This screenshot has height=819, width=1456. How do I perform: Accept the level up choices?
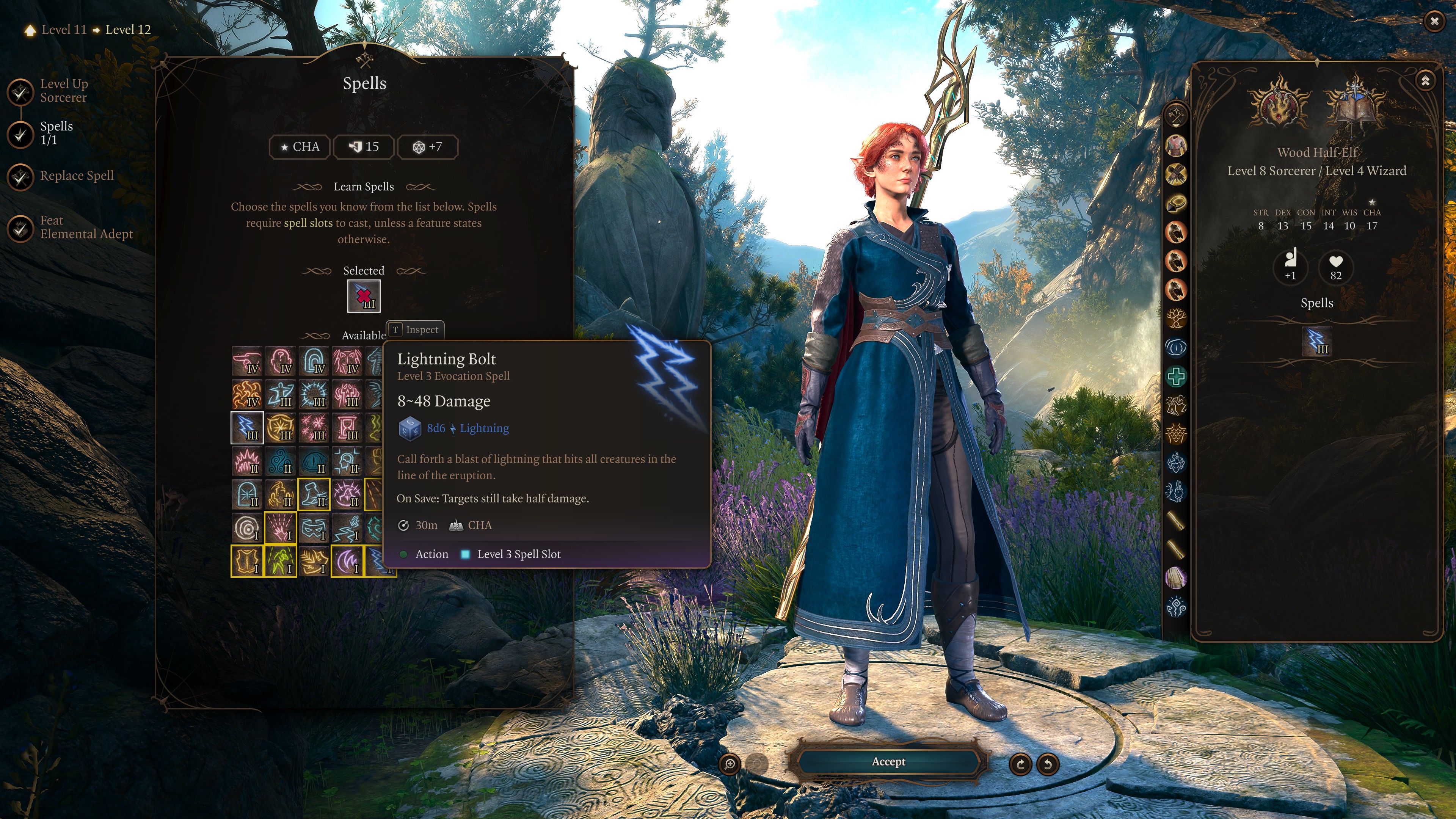(x=888, y=762)
